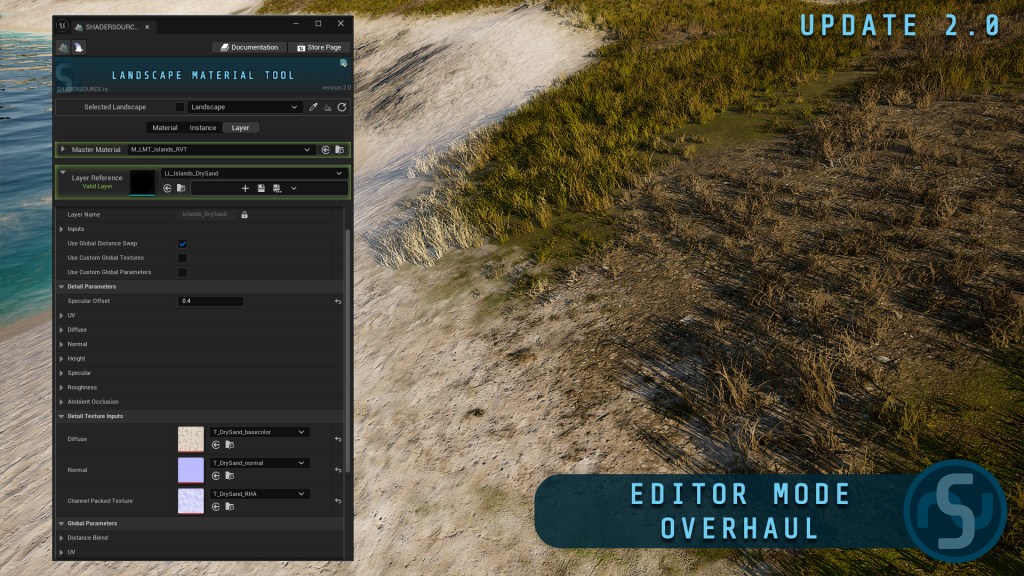Click the Specular Offset value field
This screenshot has height=576, width=1024.
[210, 301]
